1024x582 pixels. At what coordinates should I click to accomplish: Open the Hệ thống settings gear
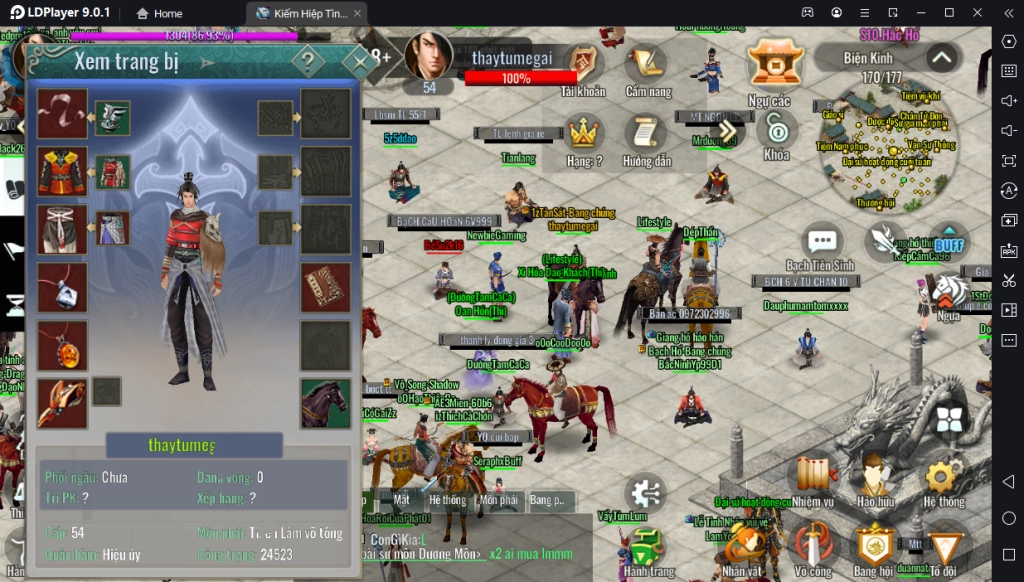[943, 479]
